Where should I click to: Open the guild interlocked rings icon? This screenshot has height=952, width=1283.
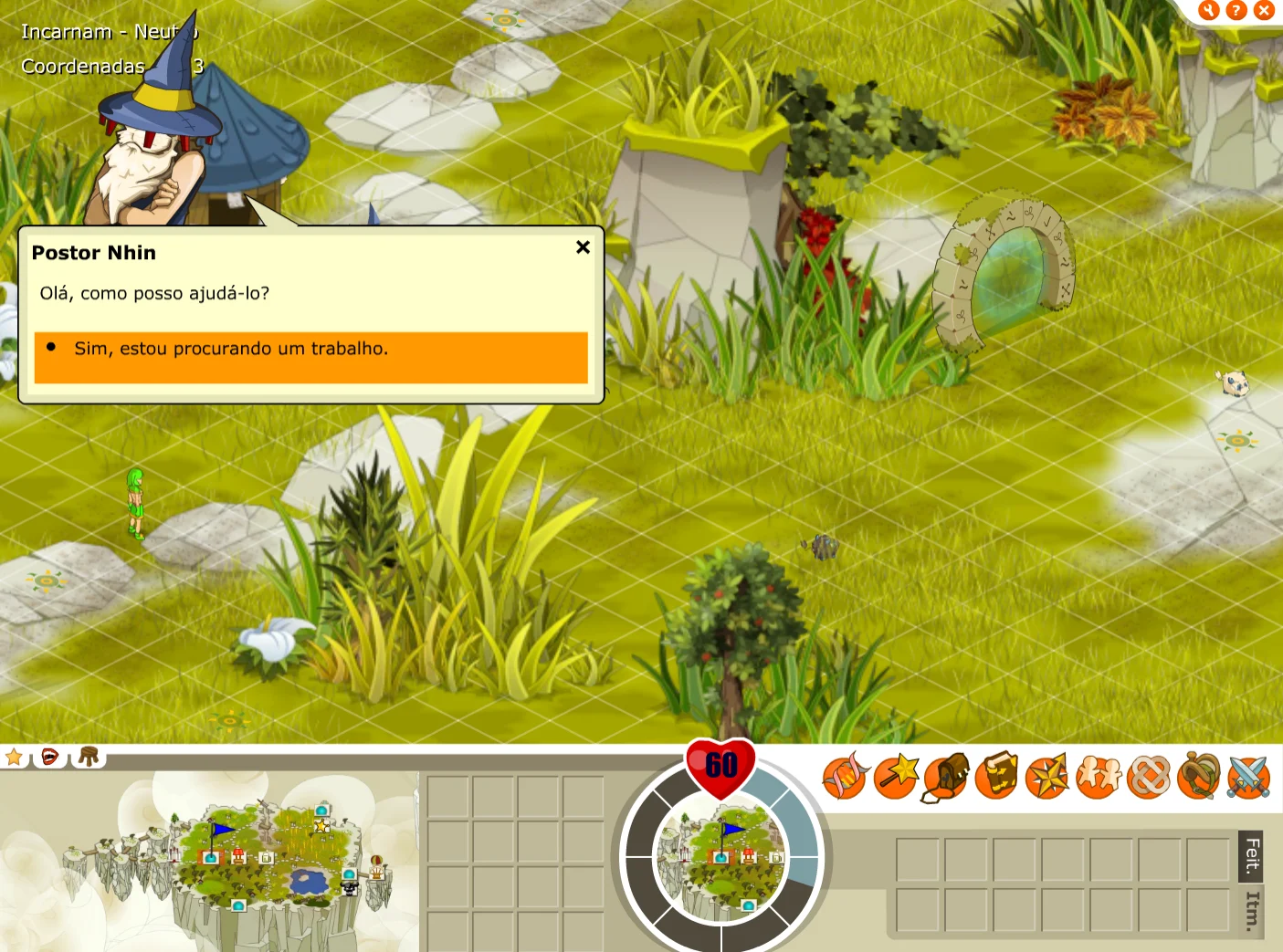(1149, 778)
